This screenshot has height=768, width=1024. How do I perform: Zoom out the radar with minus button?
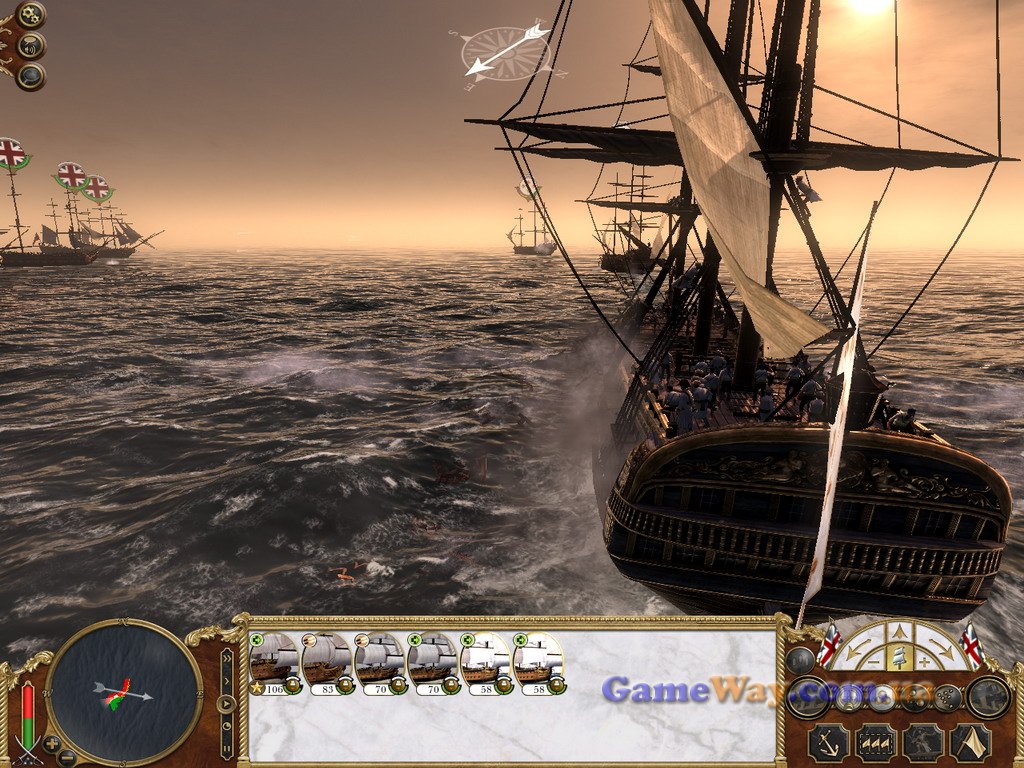coord(67,757)
